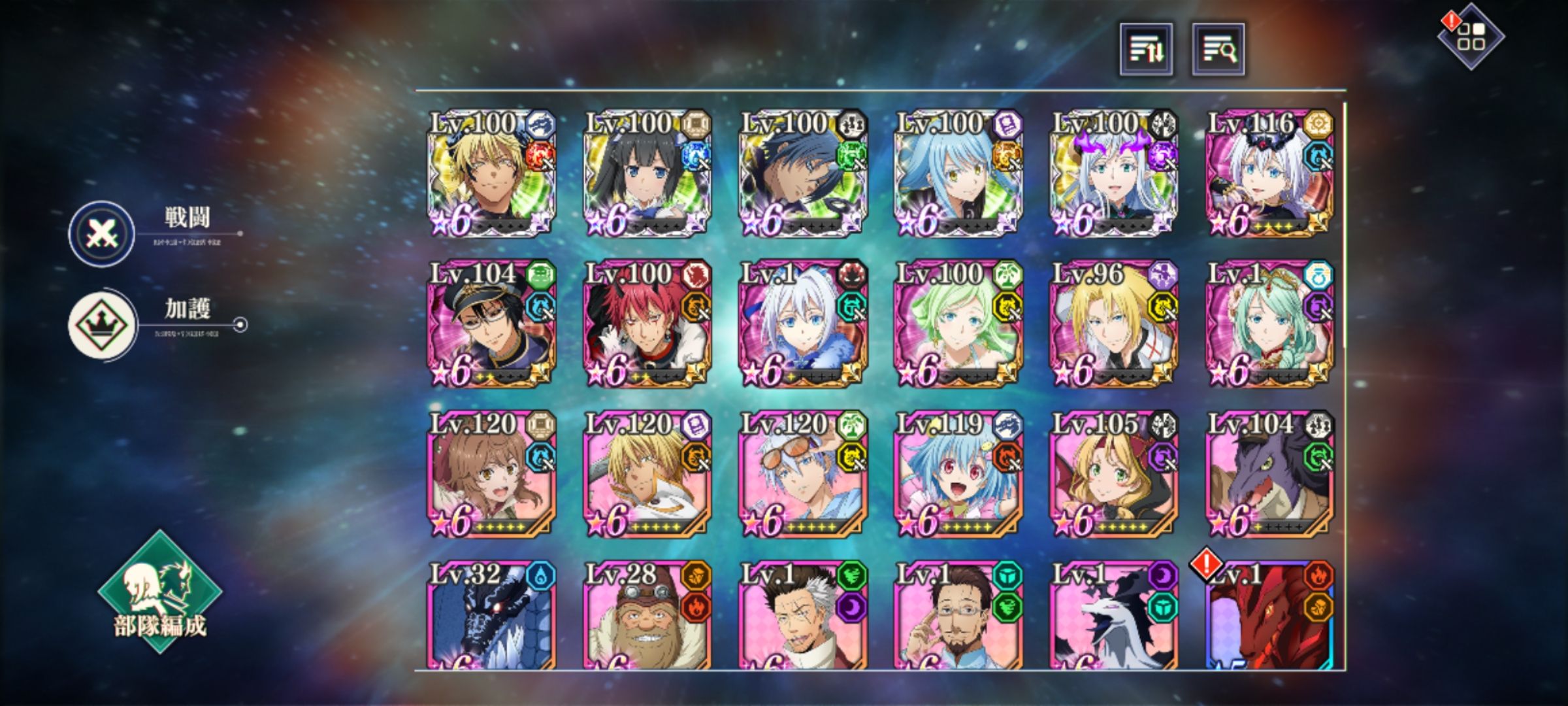1568x706 pixels.
Task: Choose the Lv.100 black-haired twin-tail girl card
Action: 647,173
